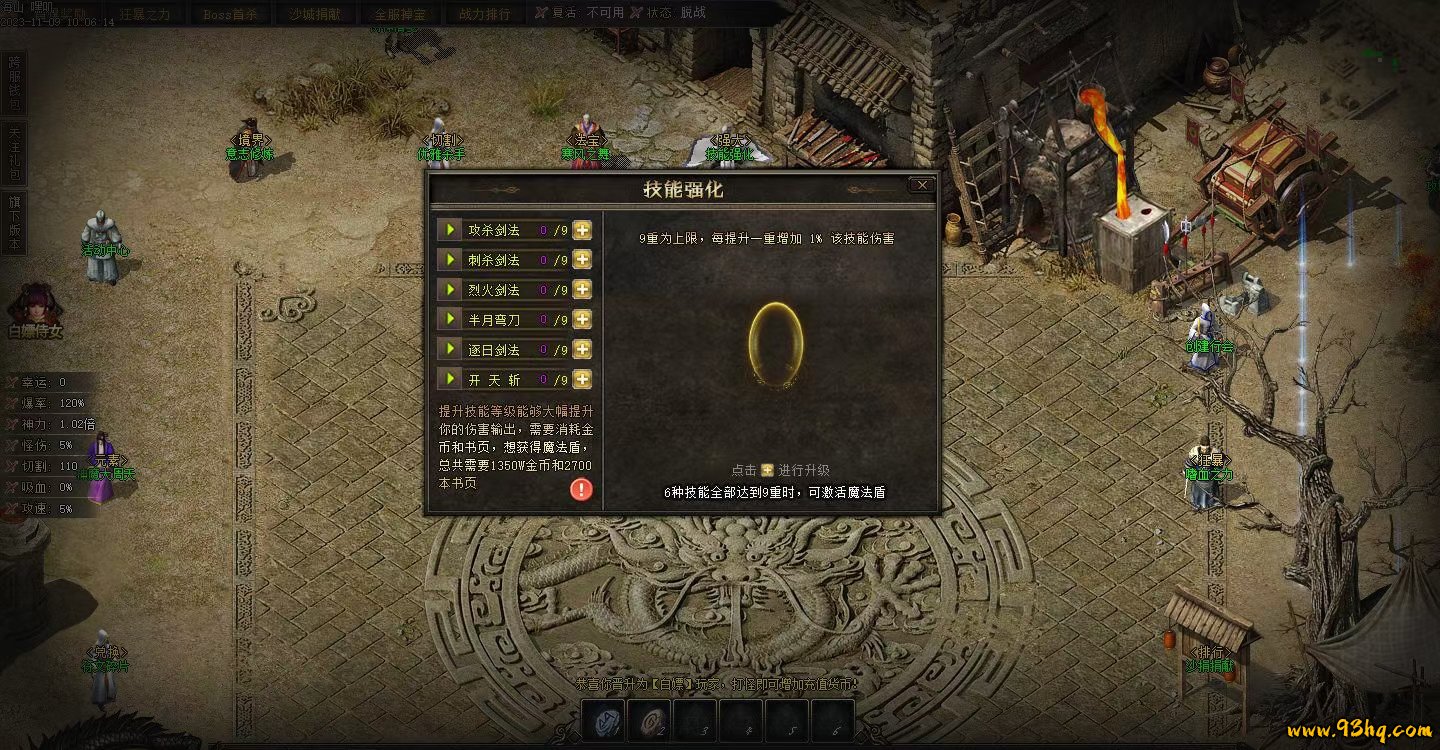The height and width of the screenshot is (750, 1440).
Task: Upgrade 半月弯刀 with its plus button
Action: (x=582, y=320)
